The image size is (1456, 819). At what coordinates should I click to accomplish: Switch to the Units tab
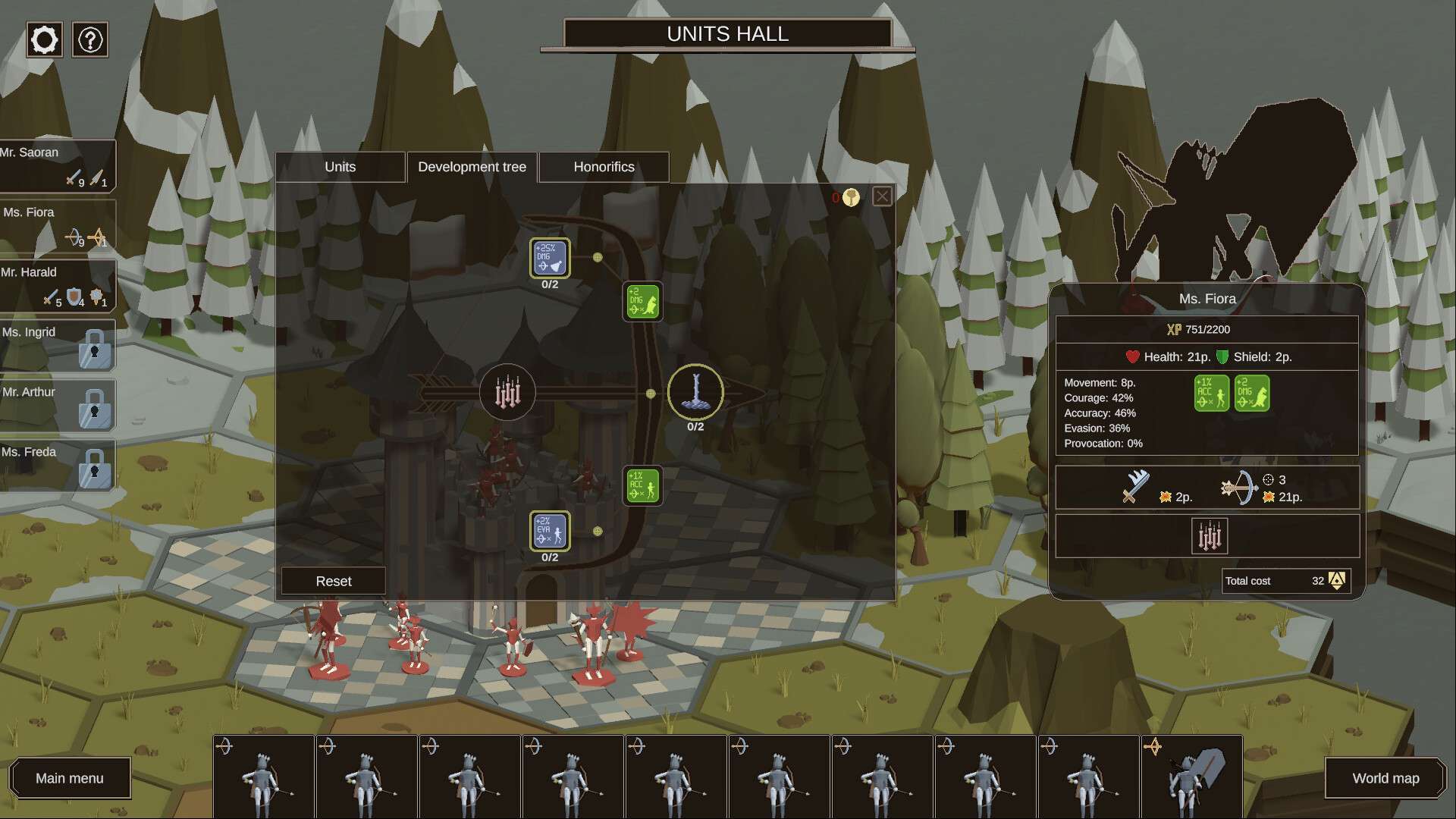click(340, 167)
